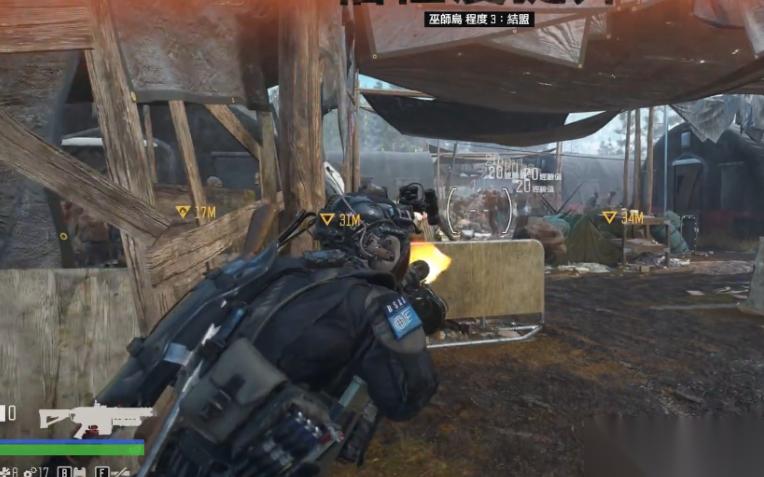The height and width of the screenshot is (477, 764).
Task: Select the equipped rifle weapon icon
Action: 96,418
